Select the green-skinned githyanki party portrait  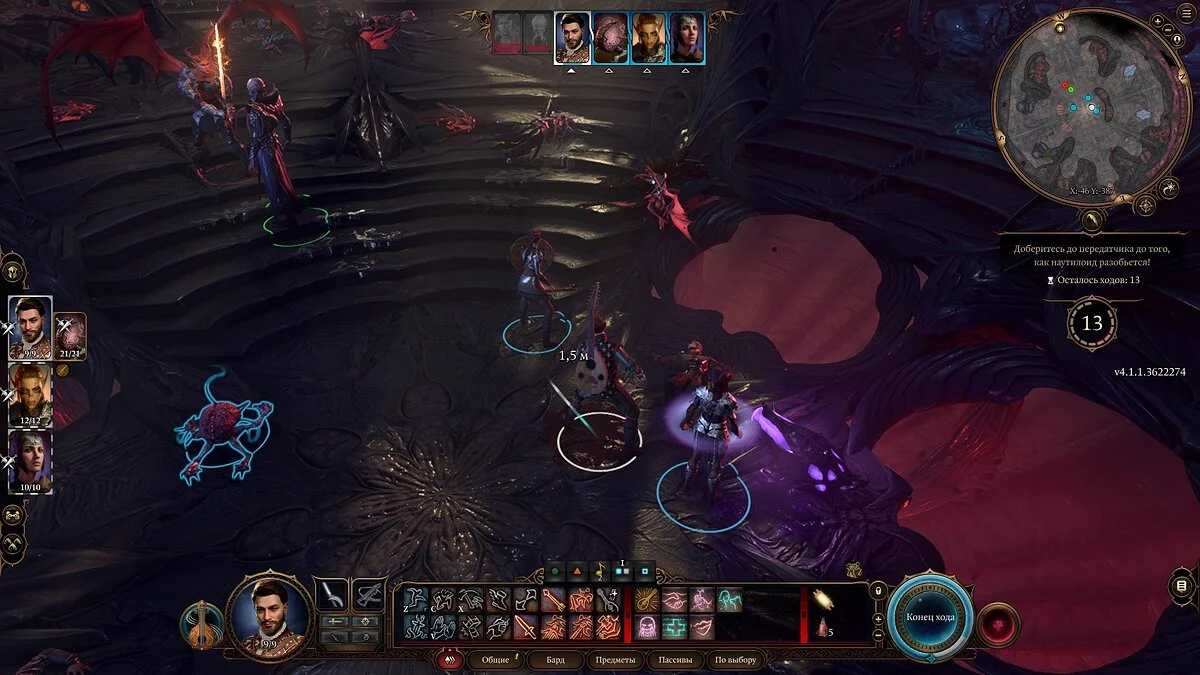point(30,392)
